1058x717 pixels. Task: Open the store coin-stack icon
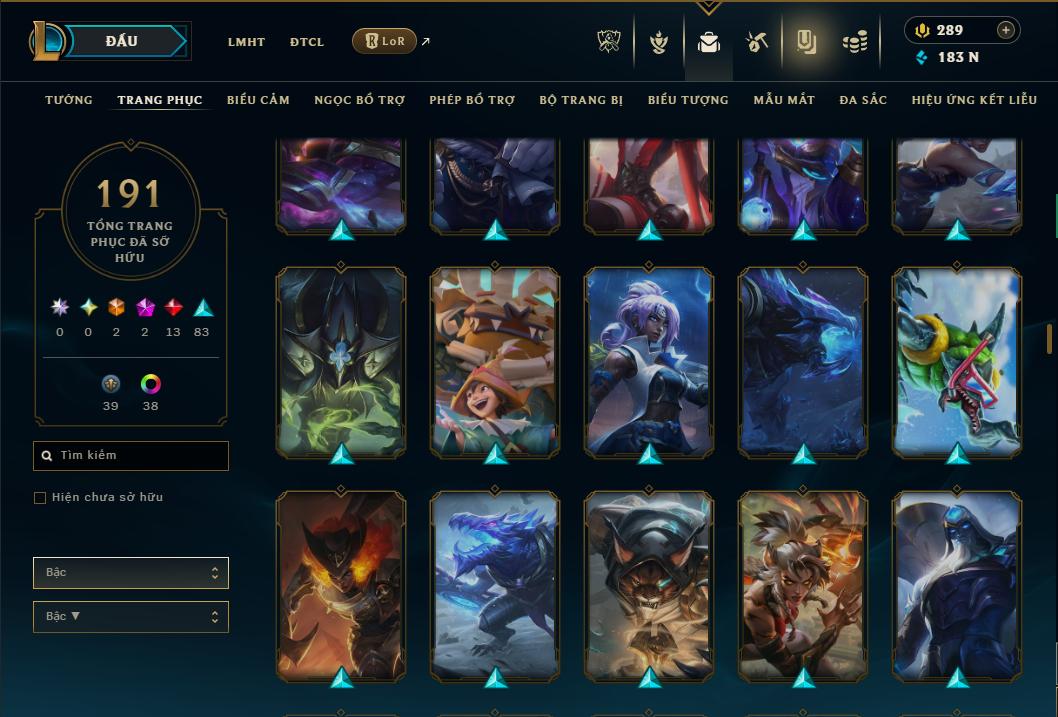pyautogui.click(x=854, y=42)
